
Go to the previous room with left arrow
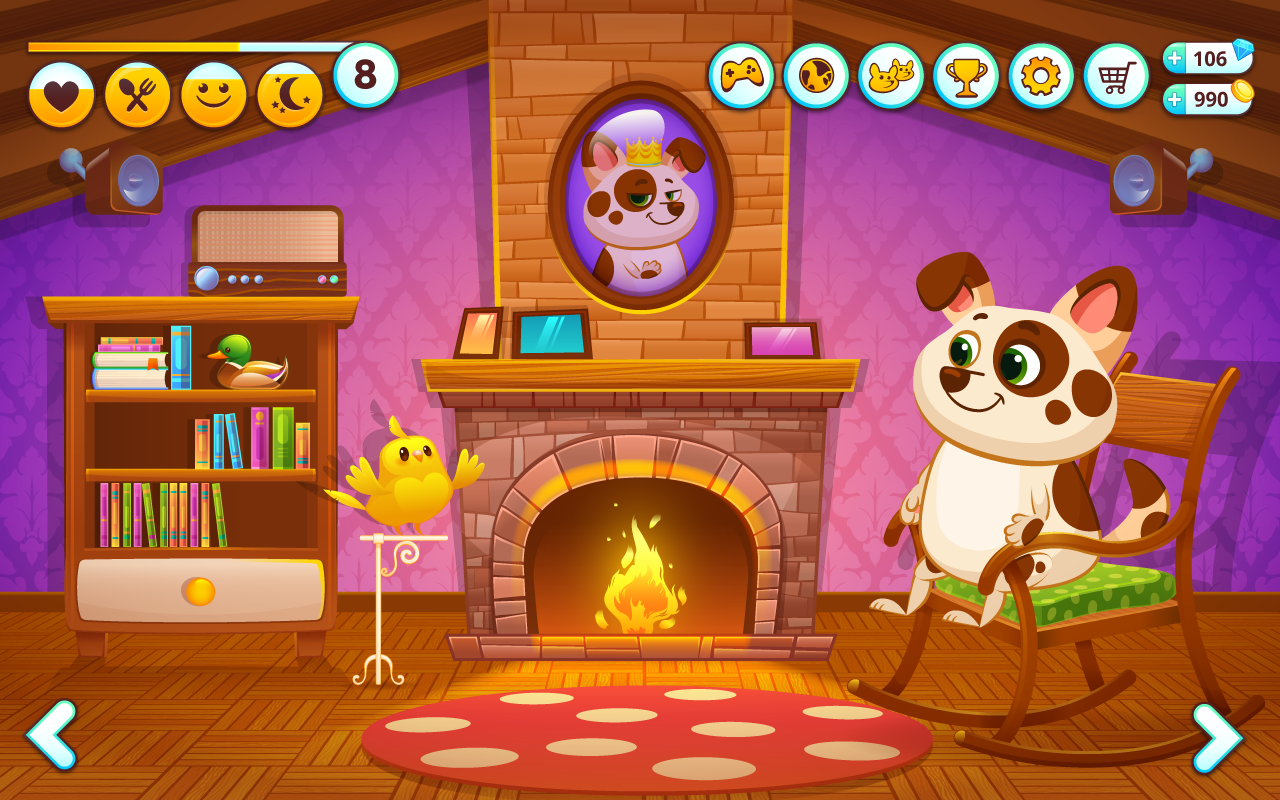tap(52, 735)
